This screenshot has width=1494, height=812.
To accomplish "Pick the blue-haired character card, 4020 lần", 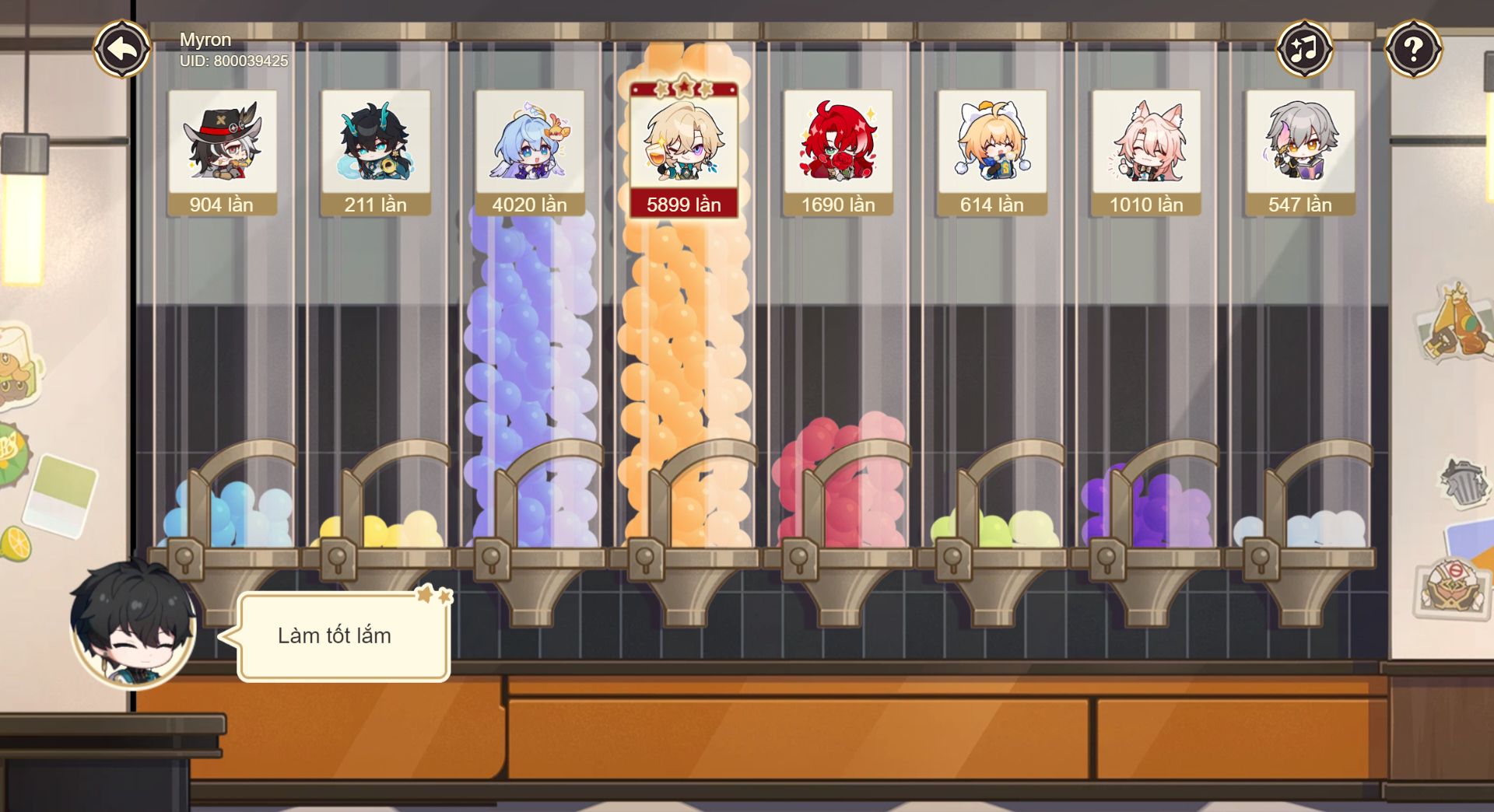I will point(529,152).
